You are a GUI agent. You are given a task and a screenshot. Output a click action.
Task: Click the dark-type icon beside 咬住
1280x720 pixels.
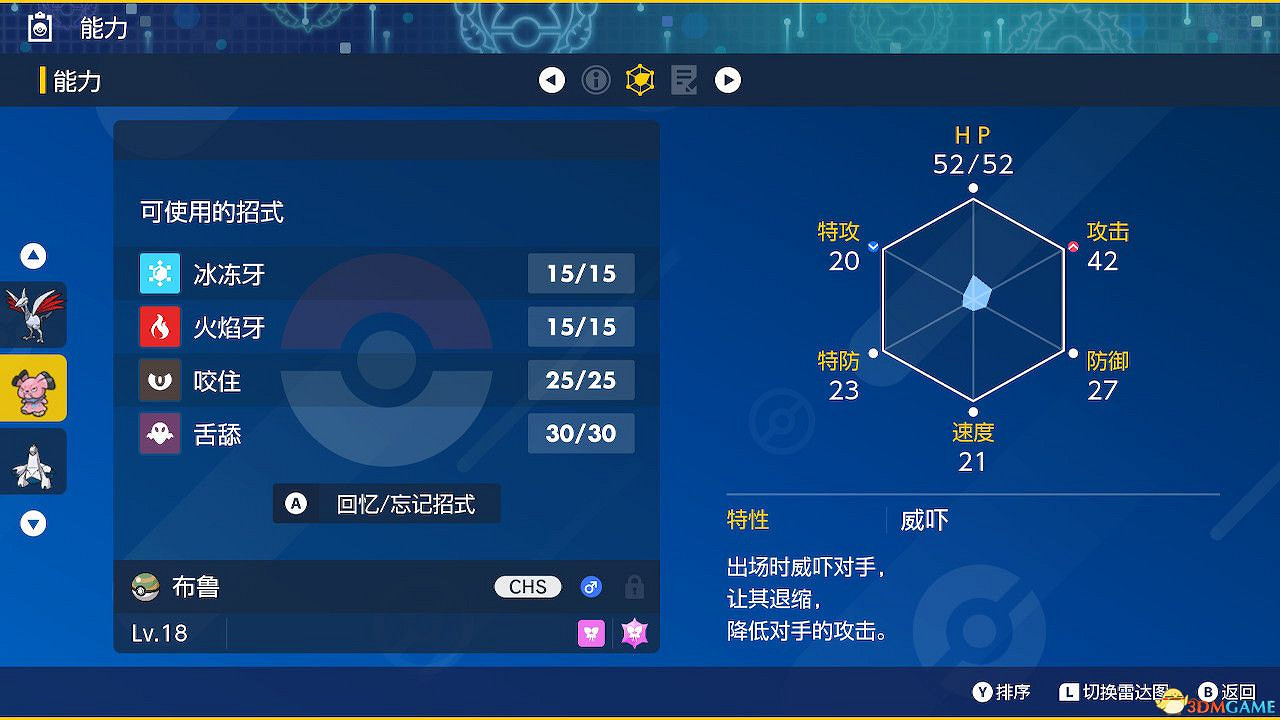pos(160,380)
